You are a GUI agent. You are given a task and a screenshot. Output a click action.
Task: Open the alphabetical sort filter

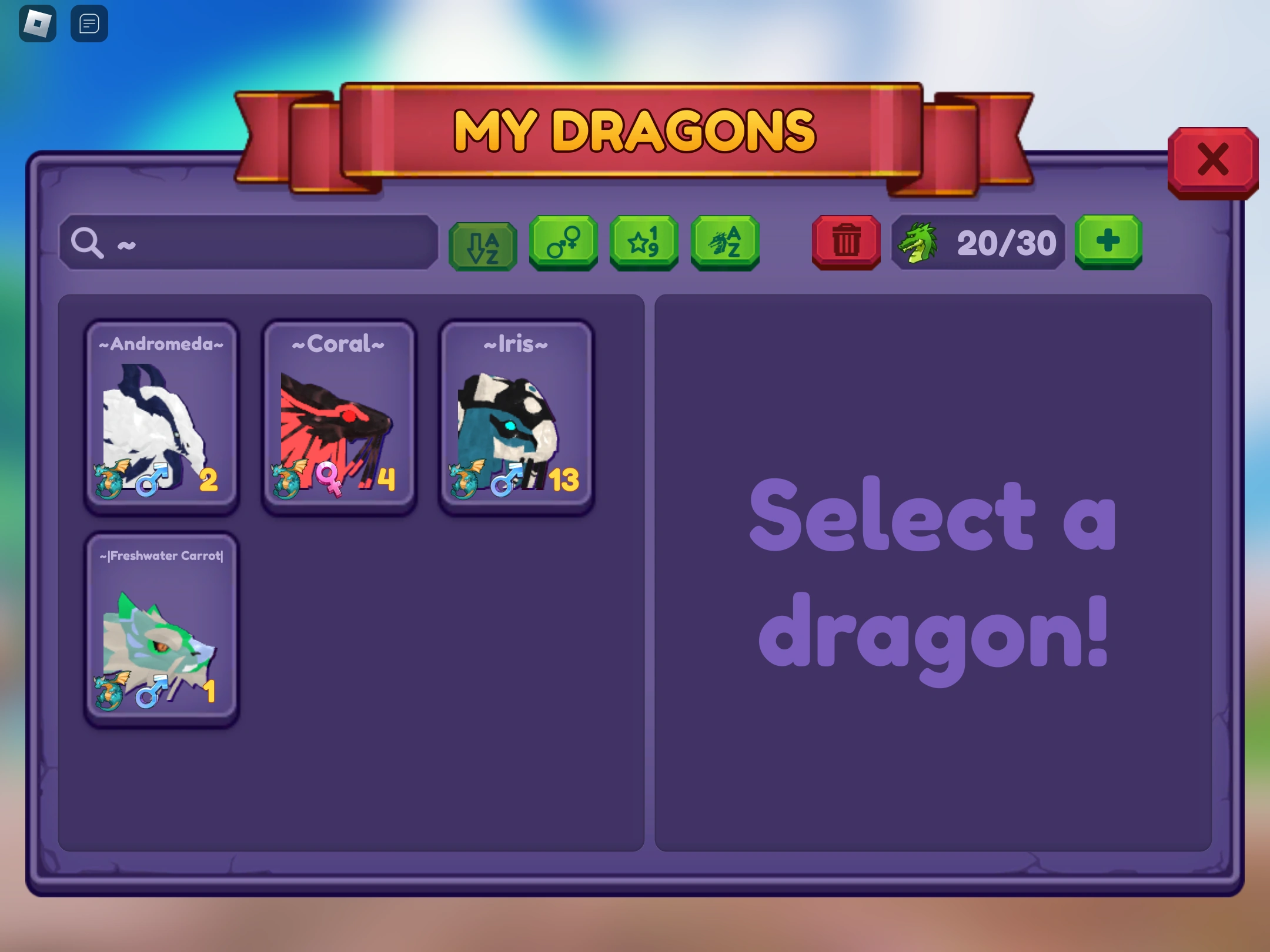(x=483, y=245)
